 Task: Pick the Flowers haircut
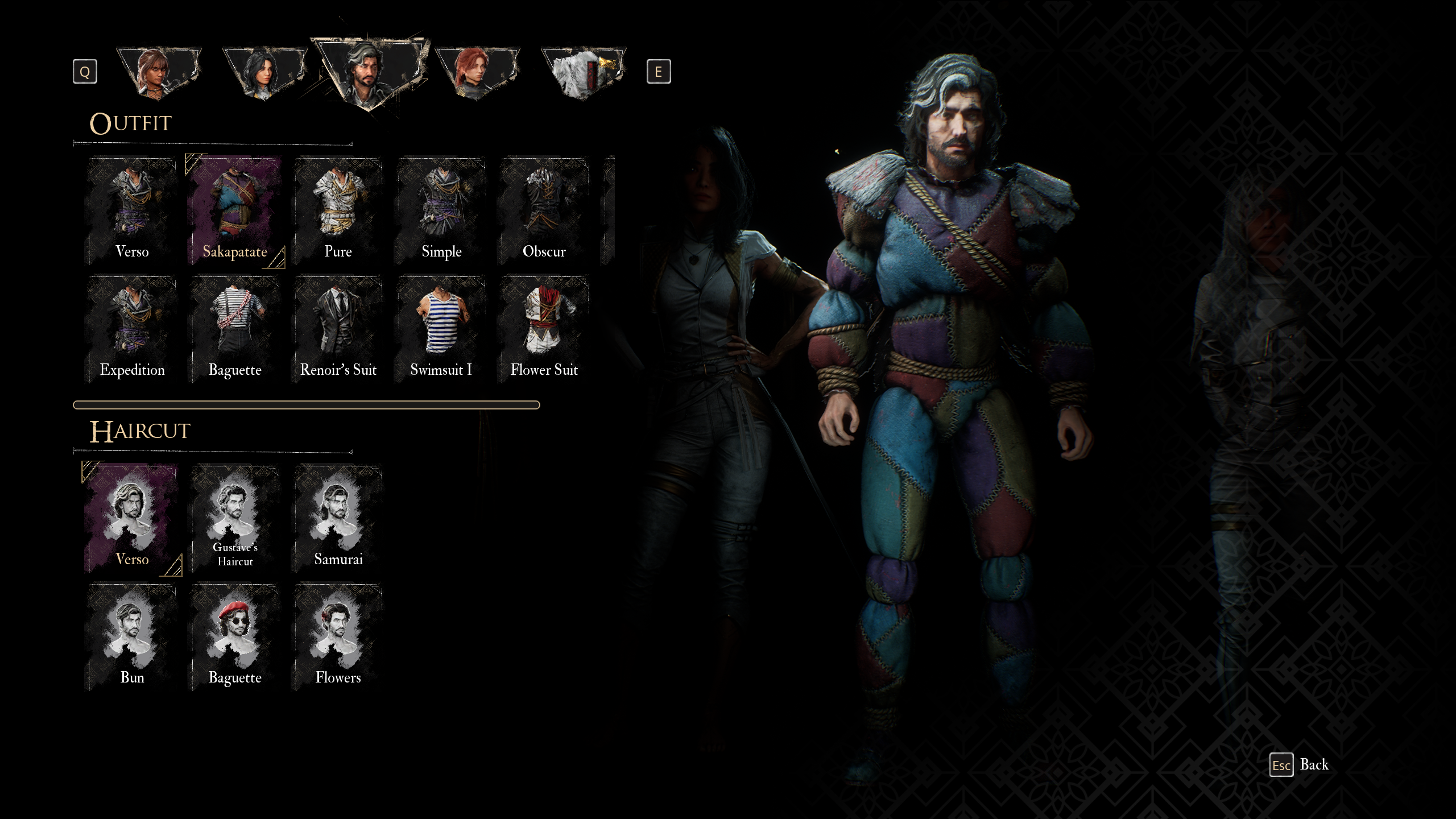[x=338, y=636]
